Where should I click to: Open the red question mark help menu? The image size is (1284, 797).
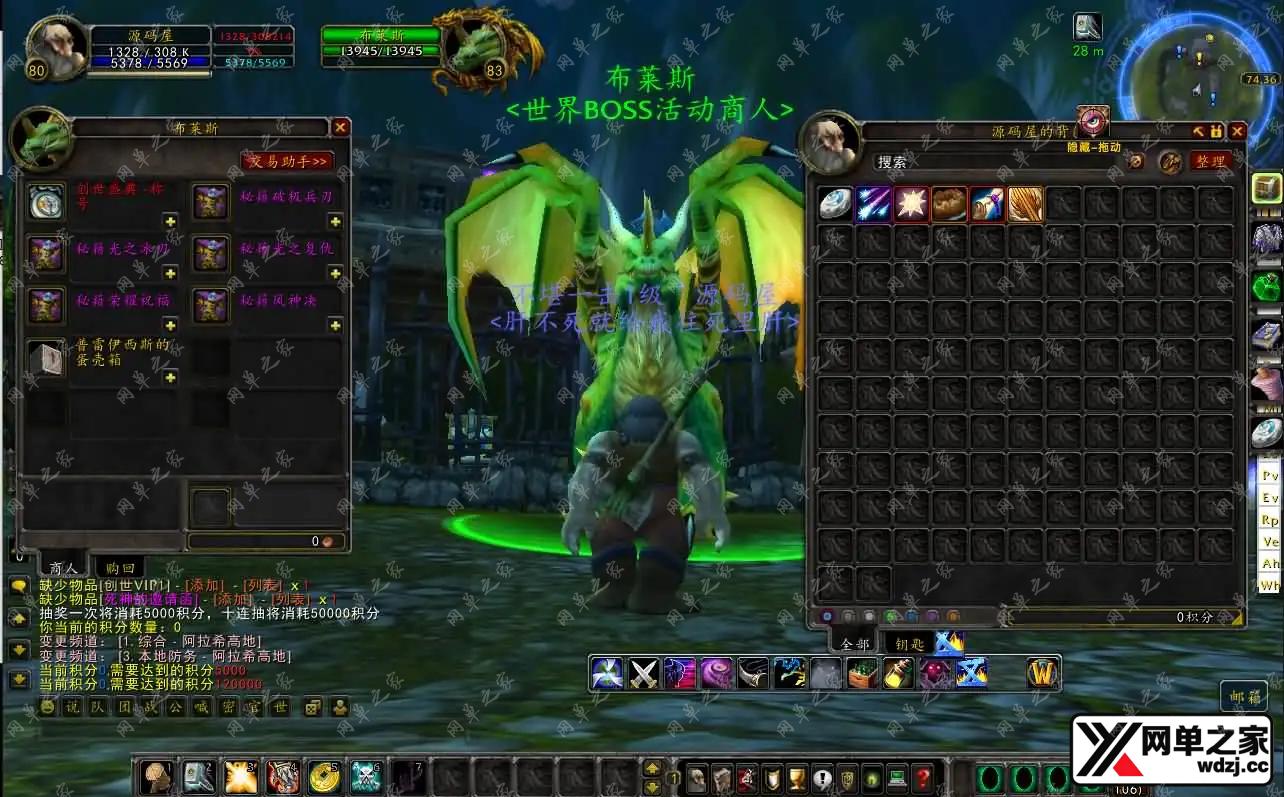pyautogui.click(x=923, y=778)
